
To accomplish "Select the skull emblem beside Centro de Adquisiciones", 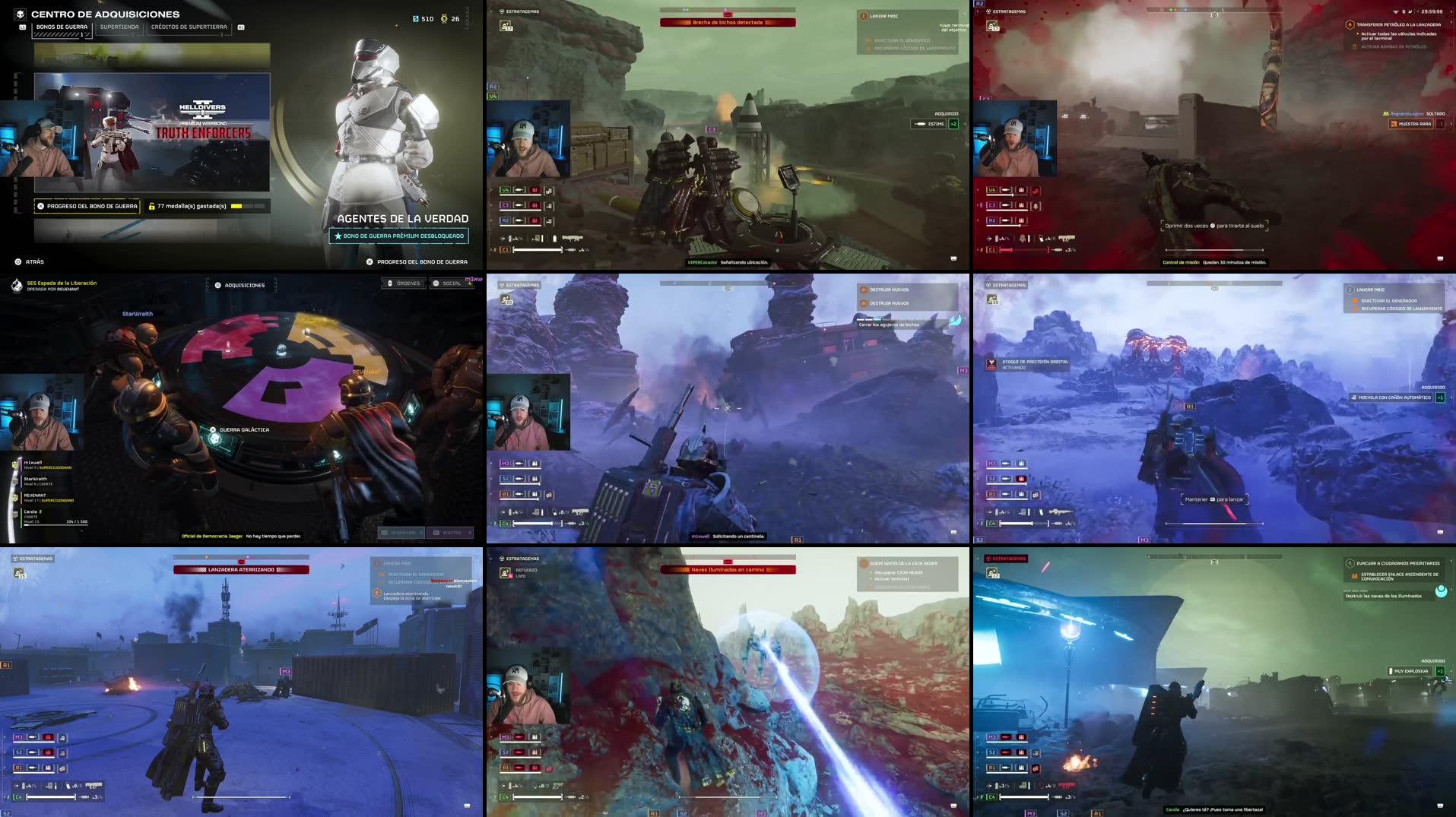I will pos(19,13).
